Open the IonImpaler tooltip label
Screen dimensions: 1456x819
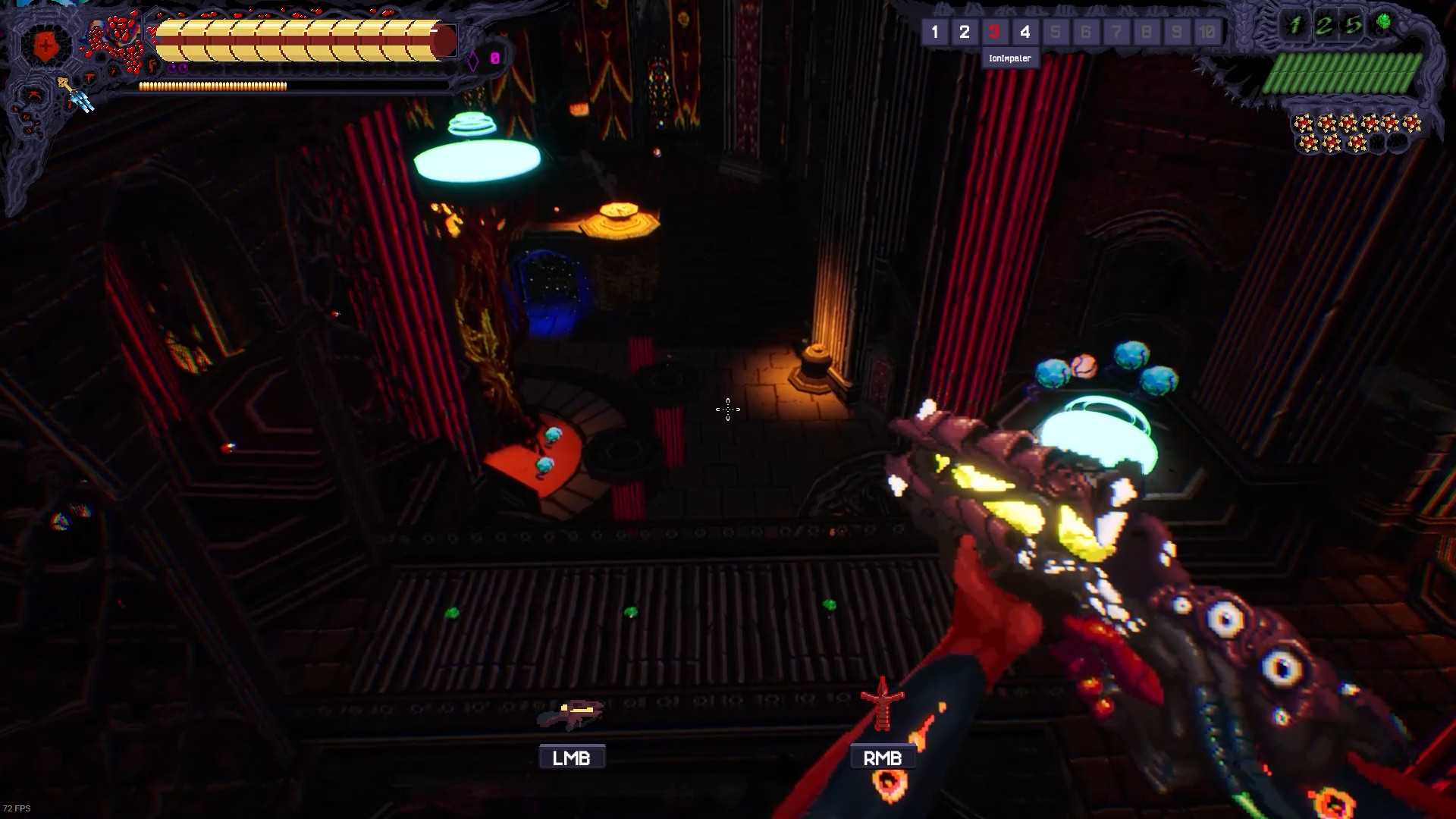coord(1009,58)
